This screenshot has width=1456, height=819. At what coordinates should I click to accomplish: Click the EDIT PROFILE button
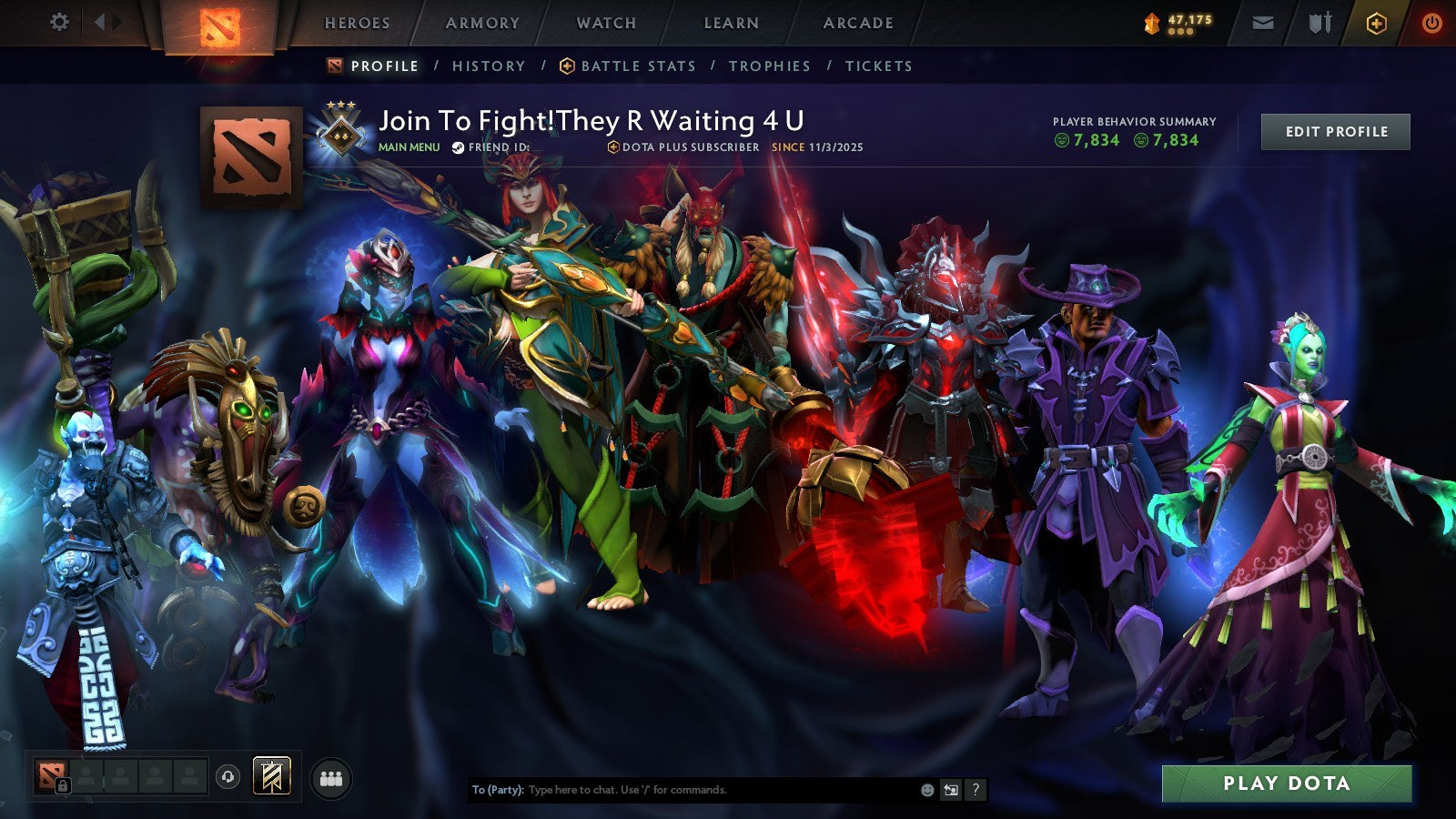[x=1334, y=131]
